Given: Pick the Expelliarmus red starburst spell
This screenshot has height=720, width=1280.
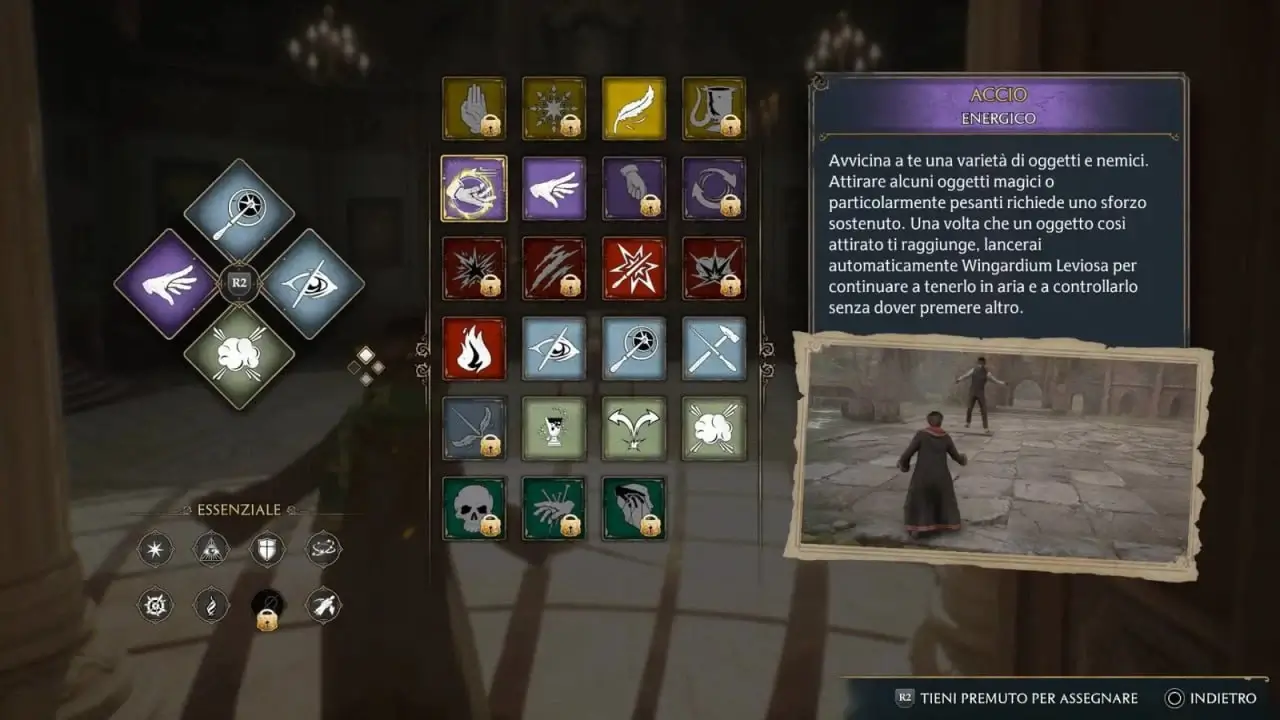Looking at the screenshot, I should pyautogui.click(x=634, y=268).
